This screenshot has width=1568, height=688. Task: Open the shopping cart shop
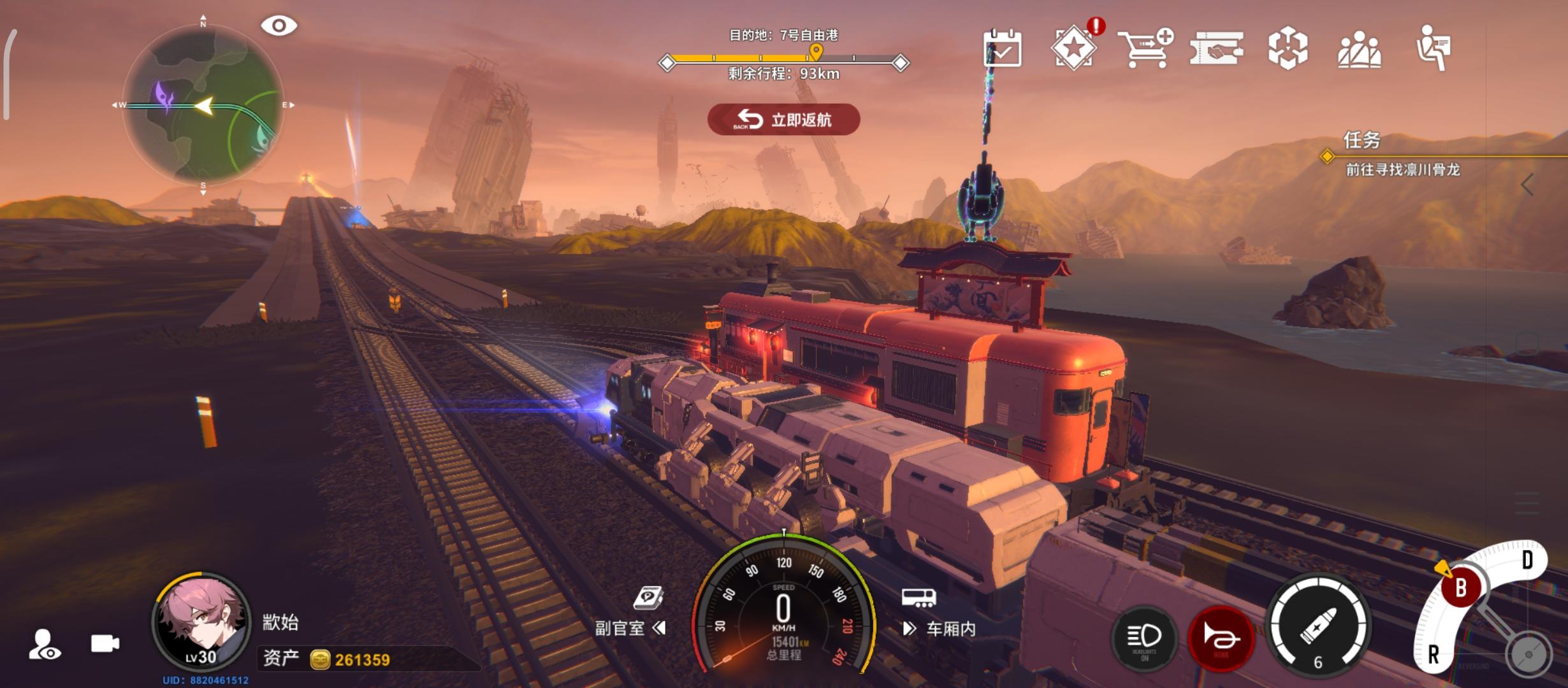(1145, 48)
